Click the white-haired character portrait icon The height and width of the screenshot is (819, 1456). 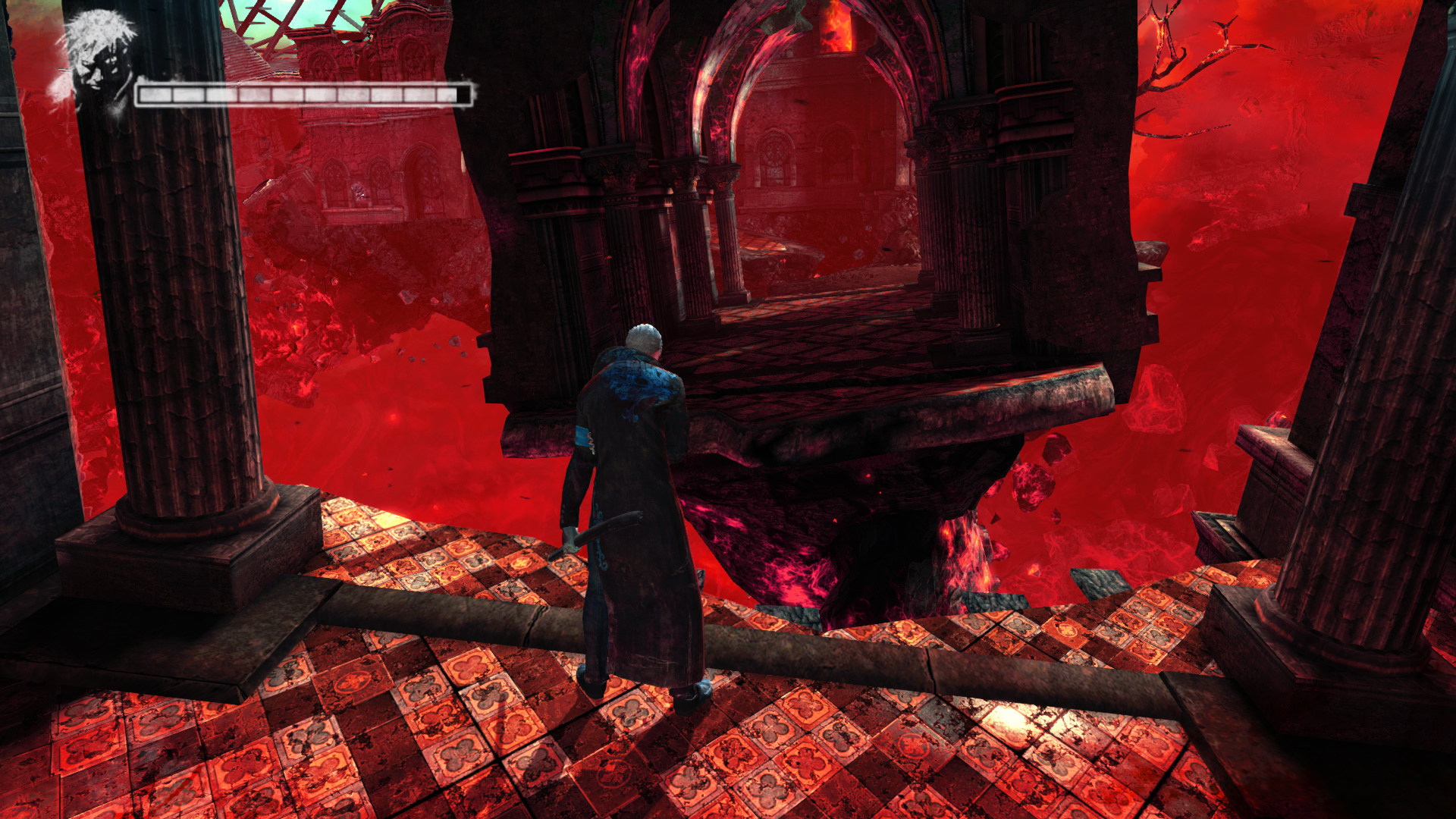[99, 61]
